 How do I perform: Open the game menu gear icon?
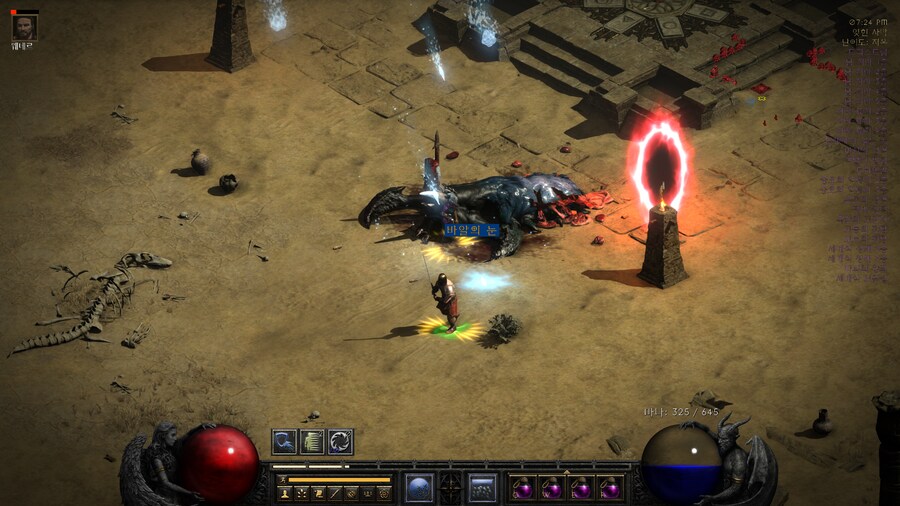pos(384,493)
